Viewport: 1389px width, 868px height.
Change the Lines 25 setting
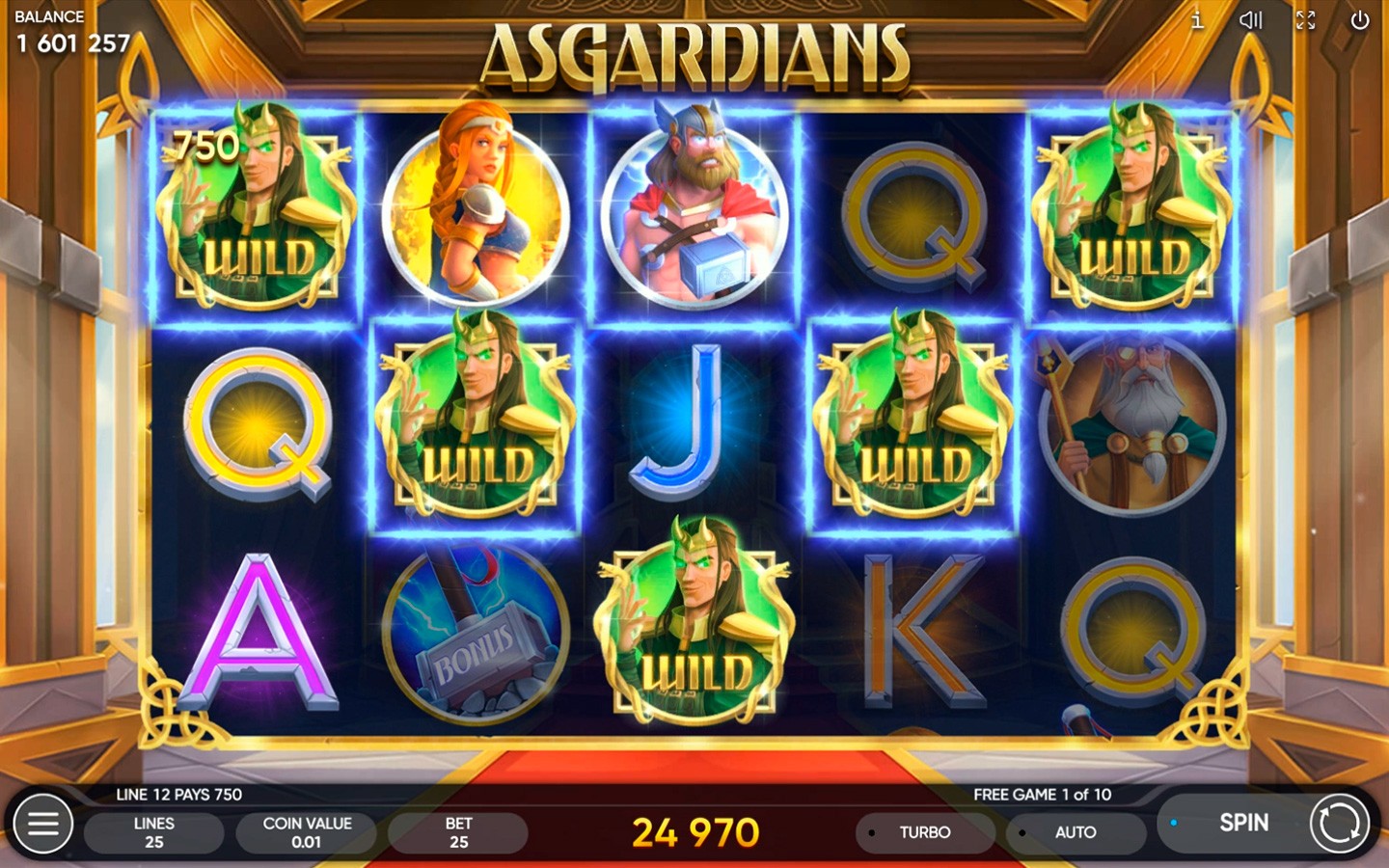pyautogui.click(x=153, y=832)
